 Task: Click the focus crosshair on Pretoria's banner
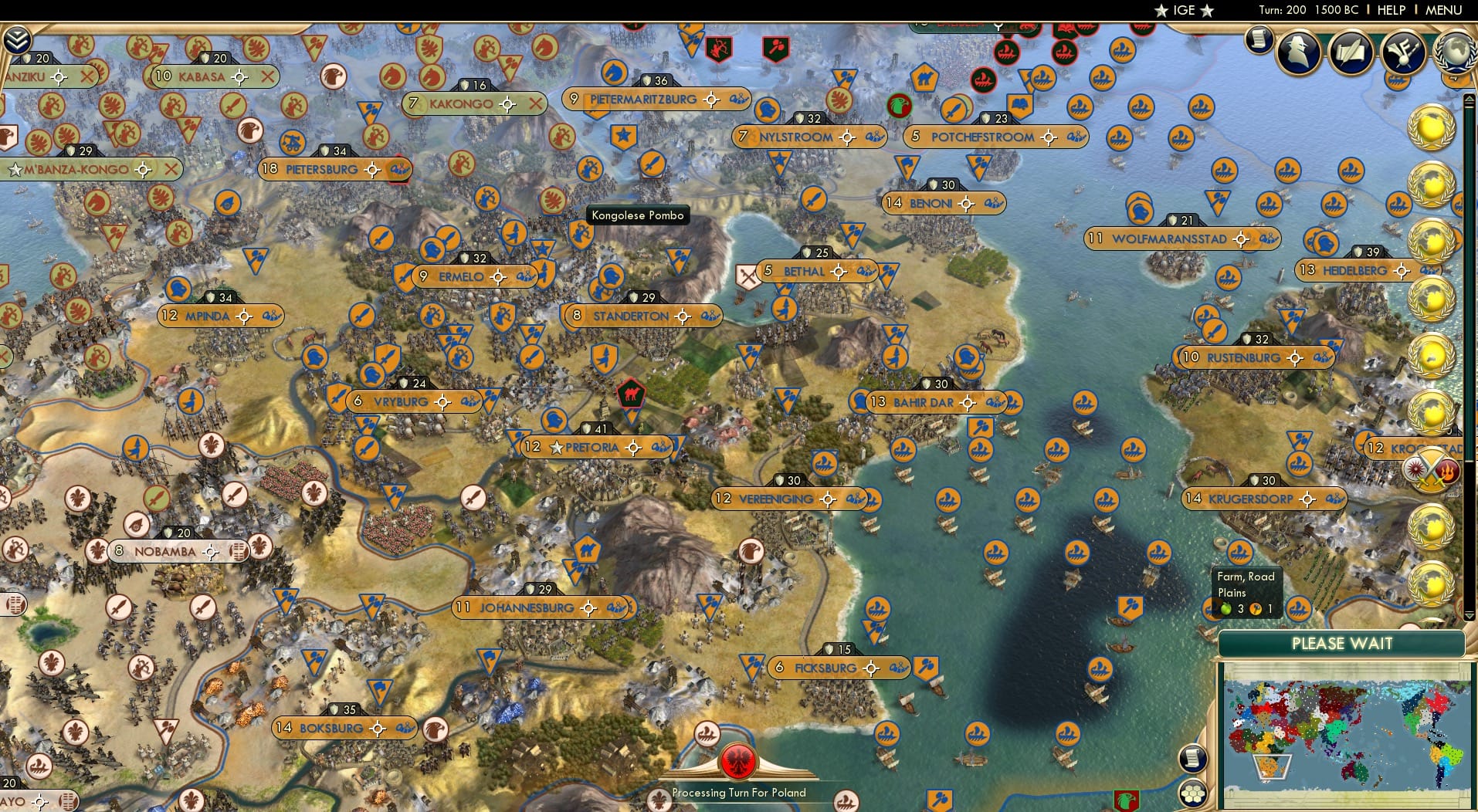[633, 447]
